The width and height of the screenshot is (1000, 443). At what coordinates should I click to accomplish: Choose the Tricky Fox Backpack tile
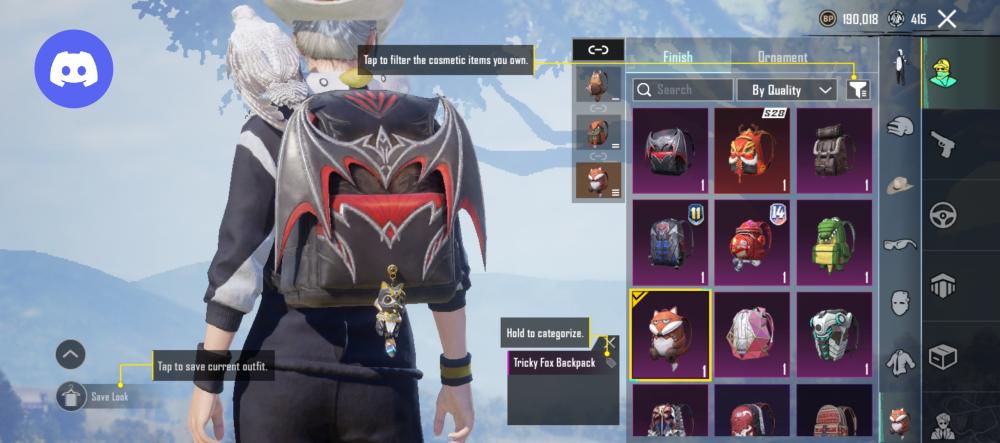[x=670, y=335]
